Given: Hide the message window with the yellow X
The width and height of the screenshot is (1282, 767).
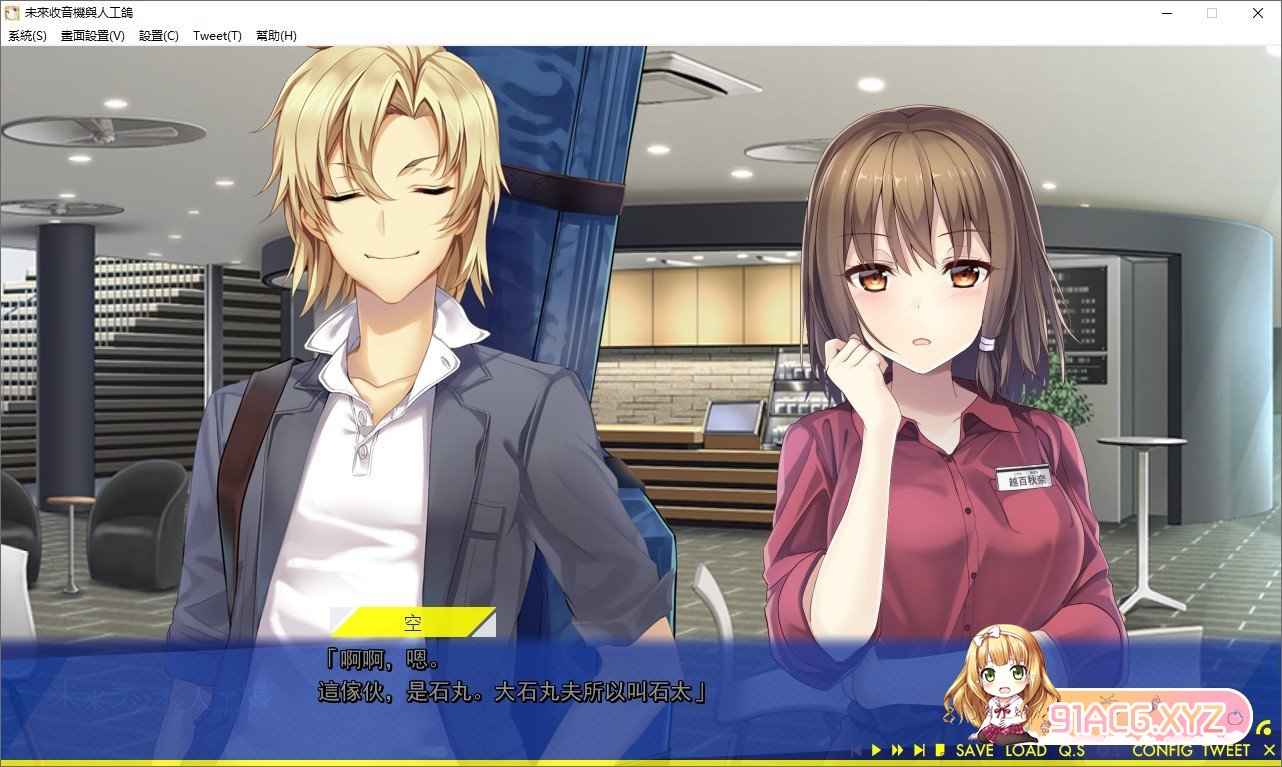Looking at the screenshot, I should [x=1269, y=750].
